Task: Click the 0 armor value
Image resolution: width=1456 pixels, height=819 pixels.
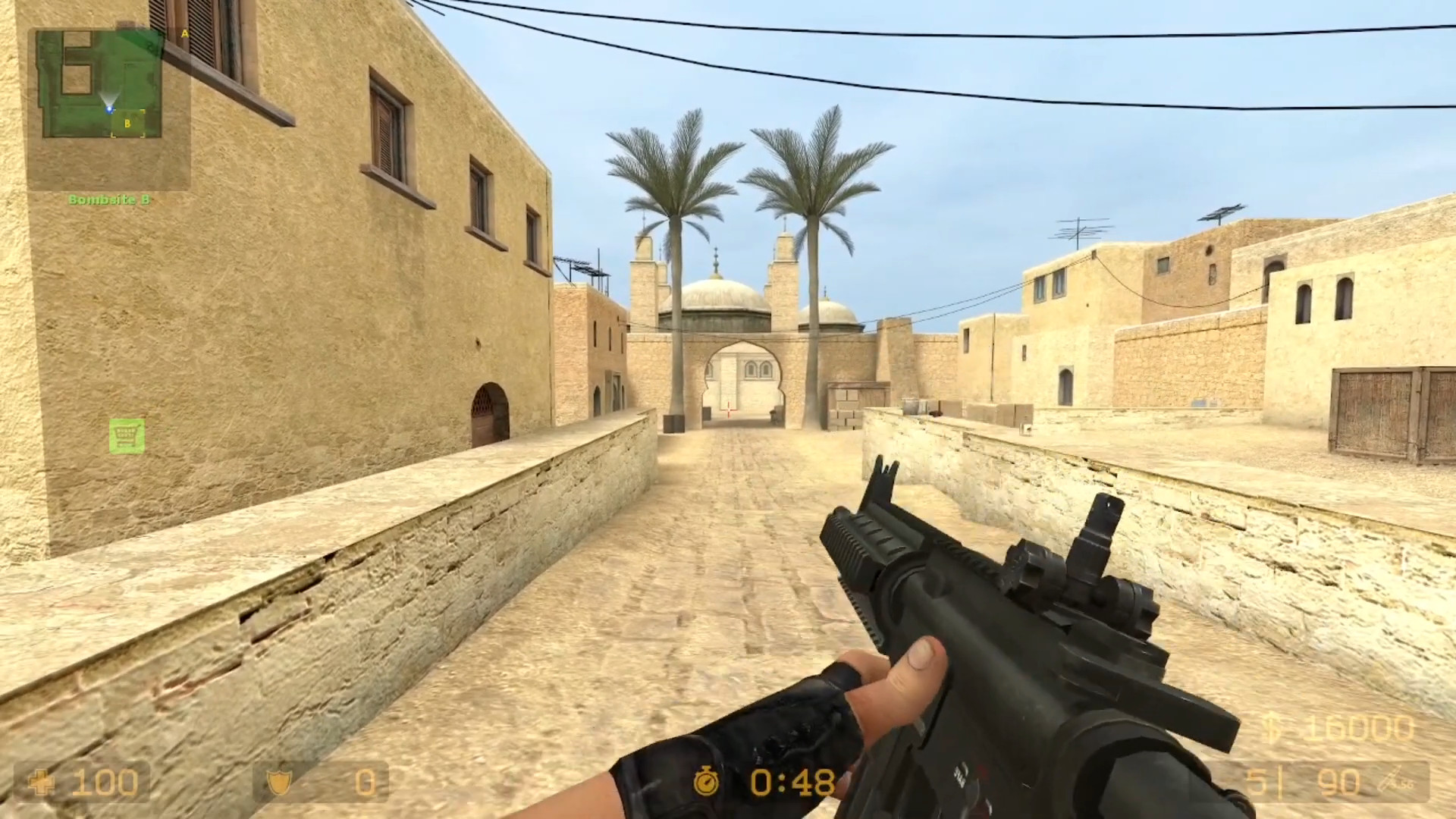Action: click(366, 783)
